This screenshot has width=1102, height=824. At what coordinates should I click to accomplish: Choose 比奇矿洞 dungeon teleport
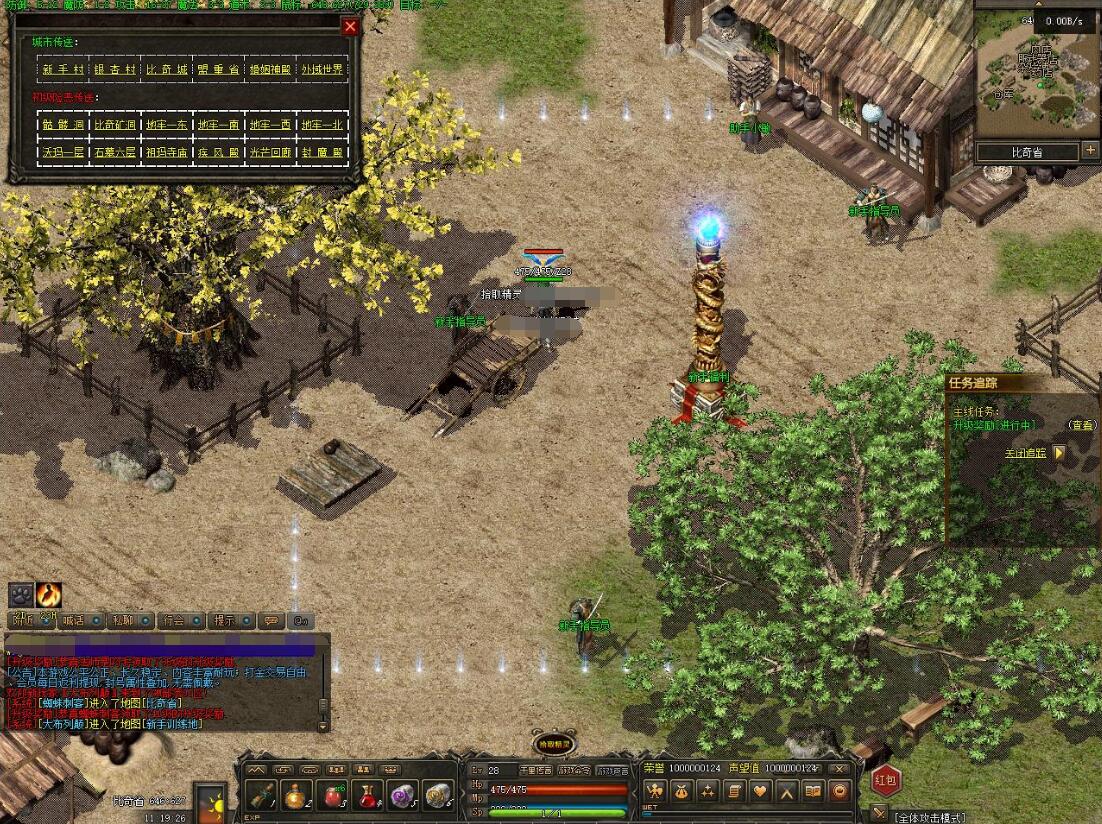pos(114,124)
